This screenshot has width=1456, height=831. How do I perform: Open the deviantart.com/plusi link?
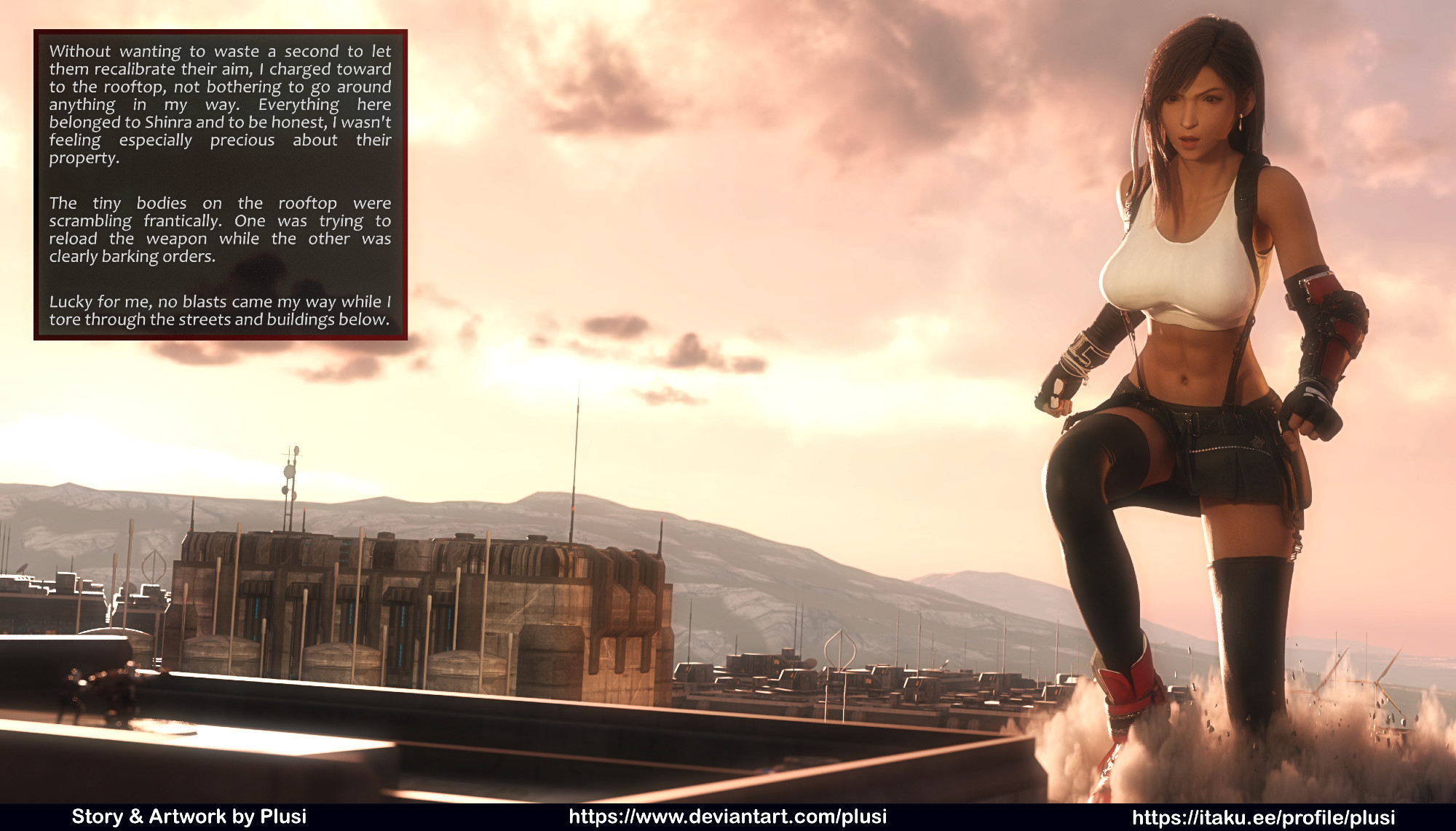click(x=727, y=816)
